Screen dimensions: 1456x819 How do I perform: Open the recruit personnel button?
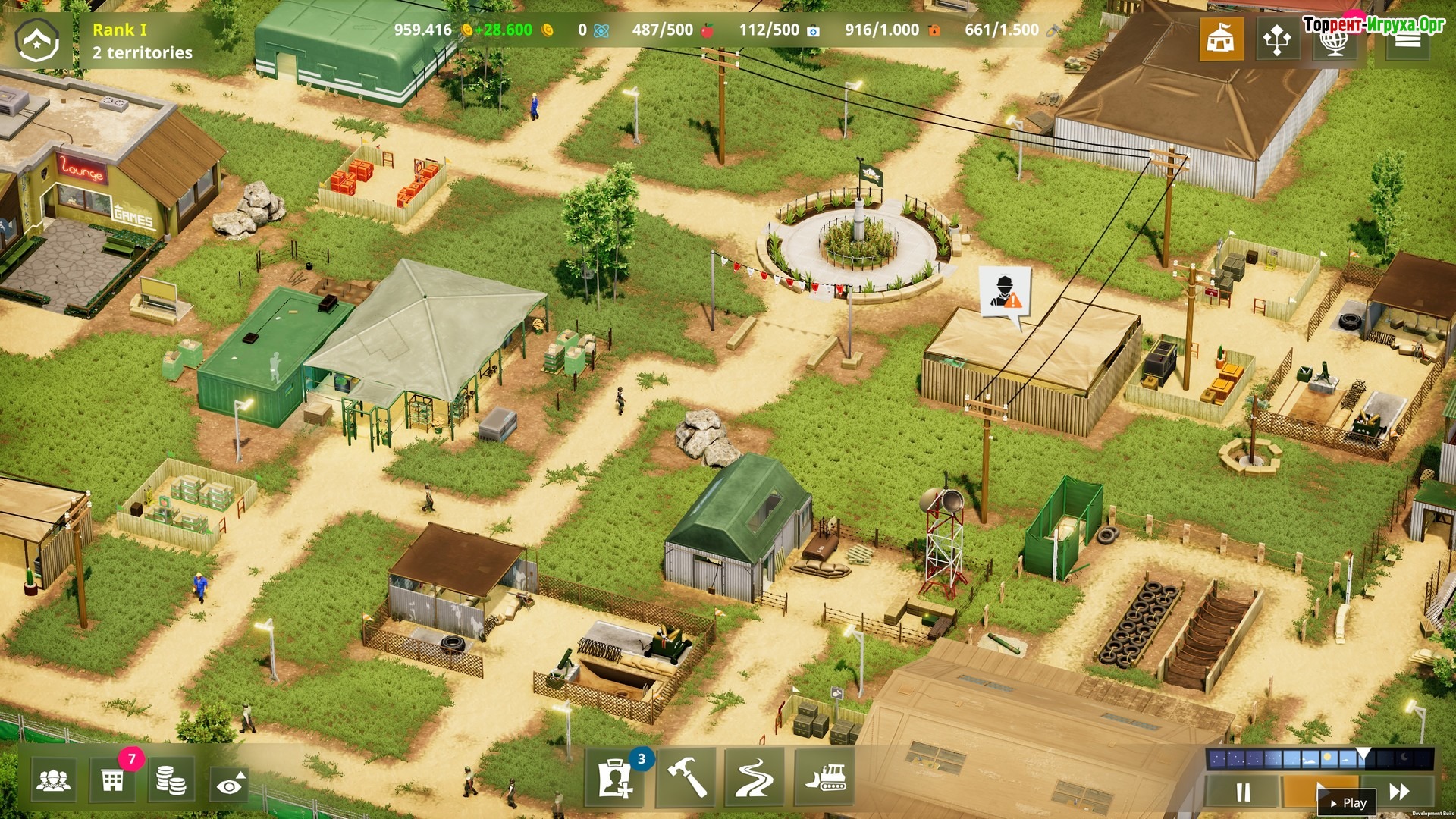pyautogui.click(x=615, y=778)
